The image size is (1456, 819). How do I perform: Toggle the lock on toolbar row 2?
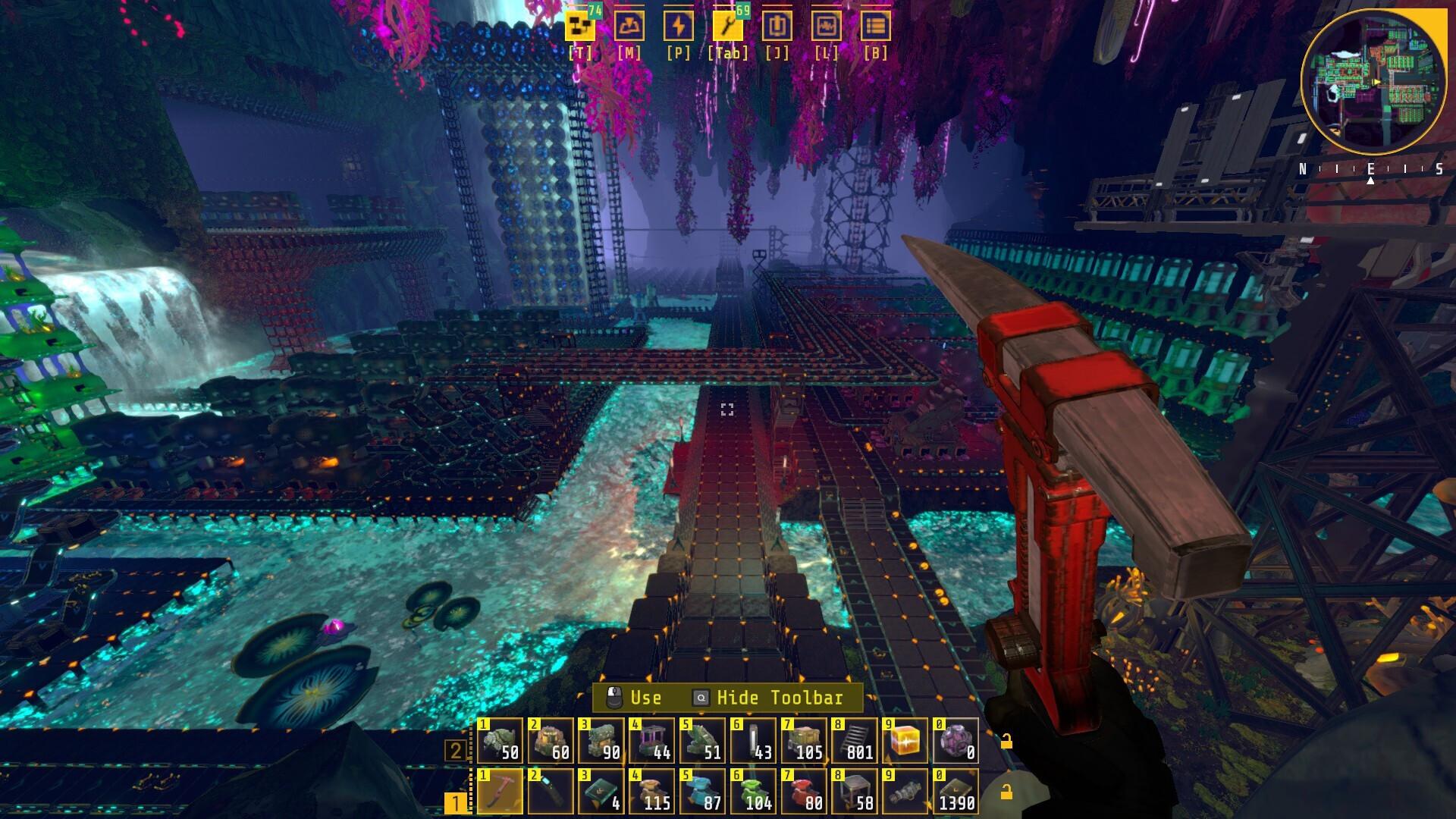coord(1006,742)
